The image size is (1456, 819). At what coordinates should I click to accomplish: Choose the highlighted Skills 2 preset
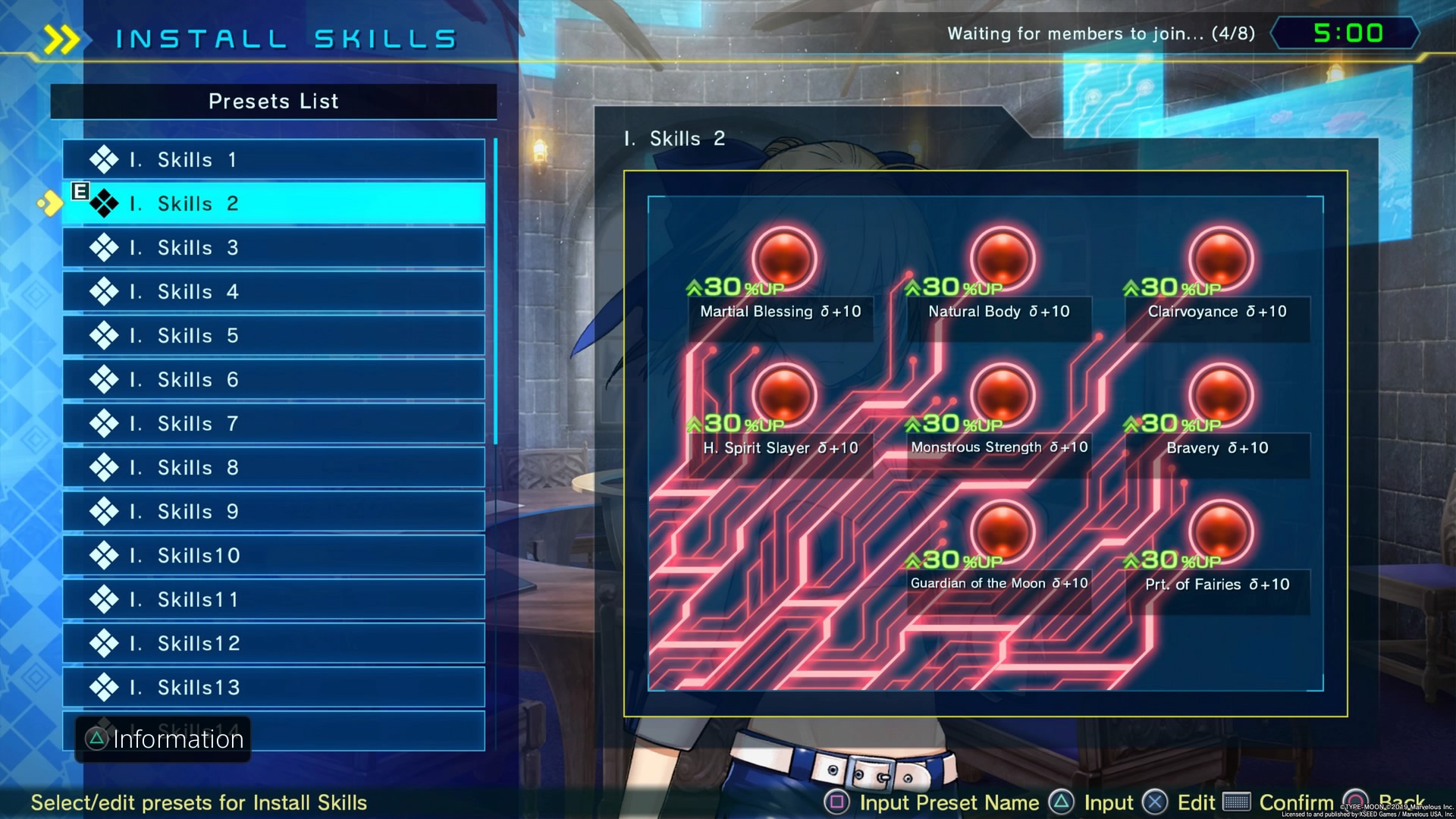coord(273,204)
